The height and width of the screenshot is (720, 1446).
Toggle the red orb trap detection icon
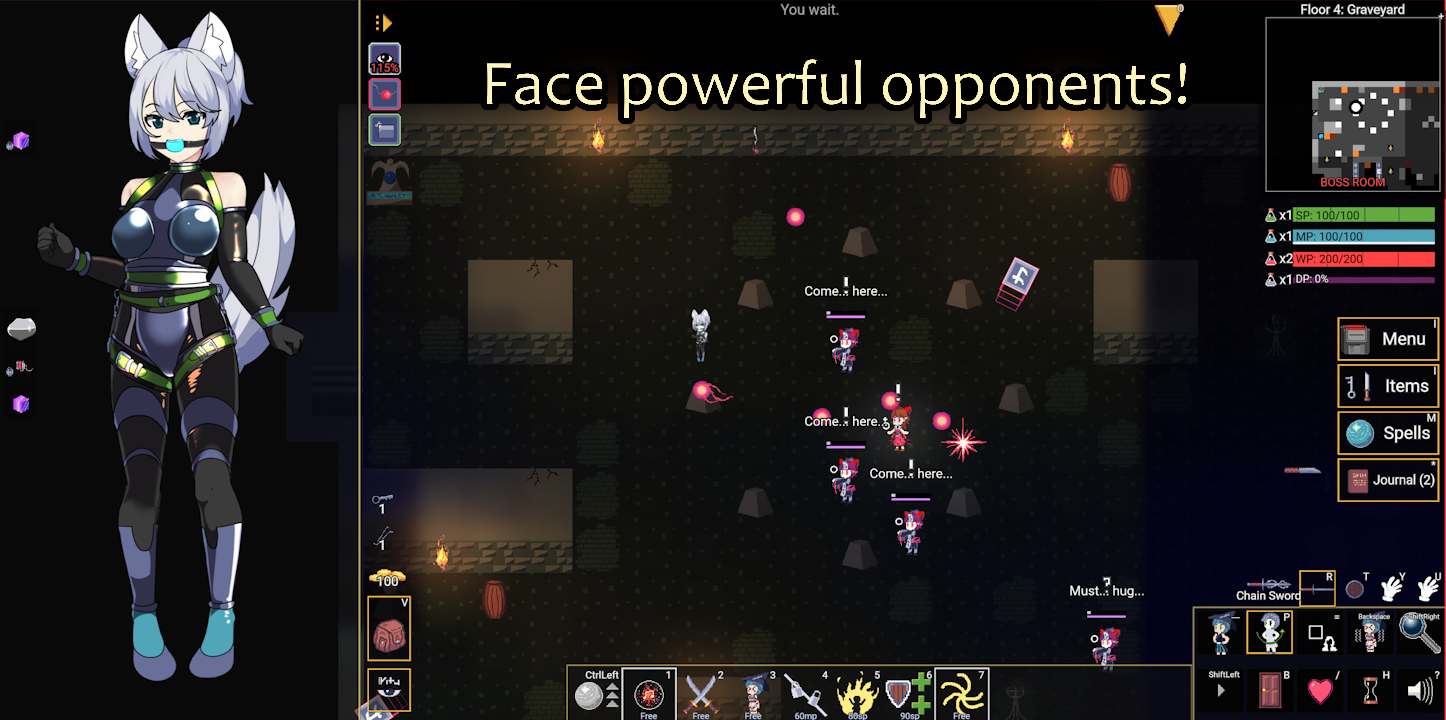384,93
